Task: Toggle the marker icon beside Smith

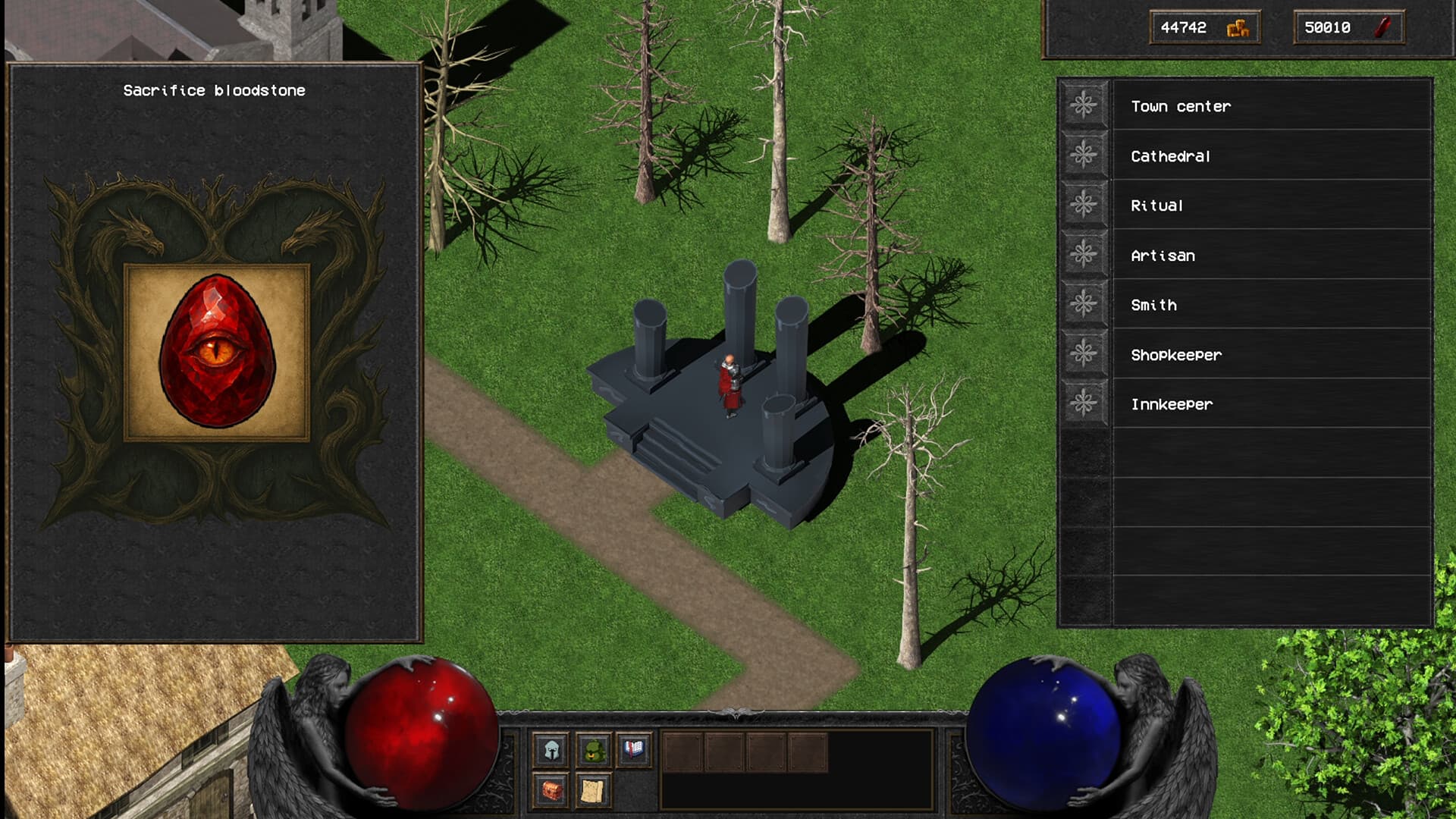Action: pyautogui.click(x=1084, y=305)
